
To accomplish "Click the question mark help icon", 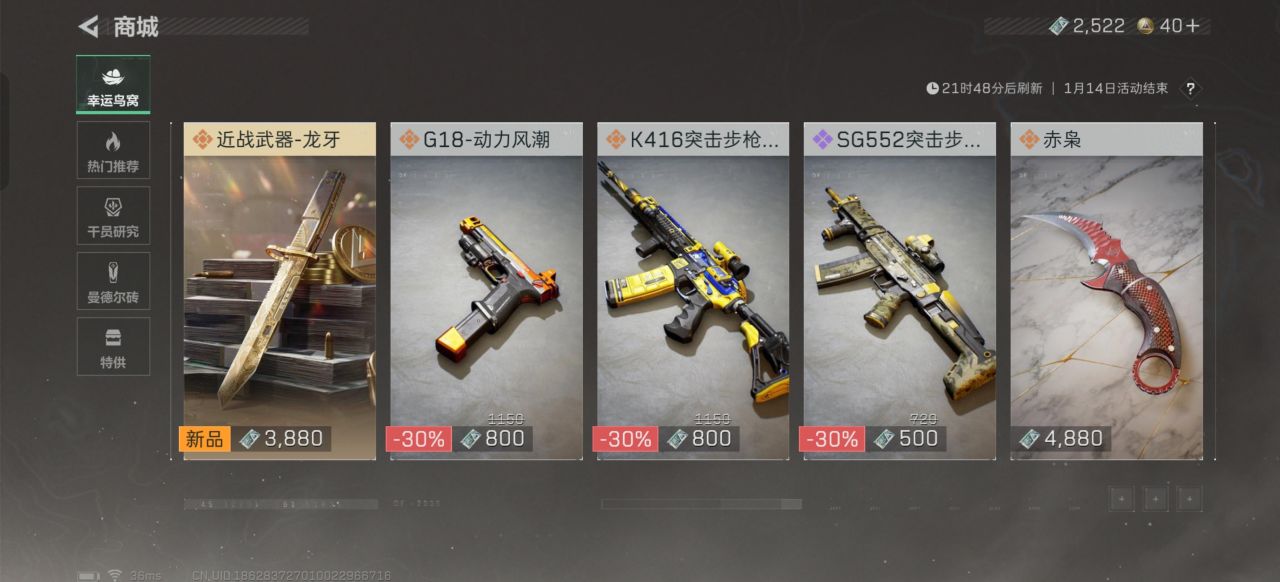I will (x=1190, y=89).
